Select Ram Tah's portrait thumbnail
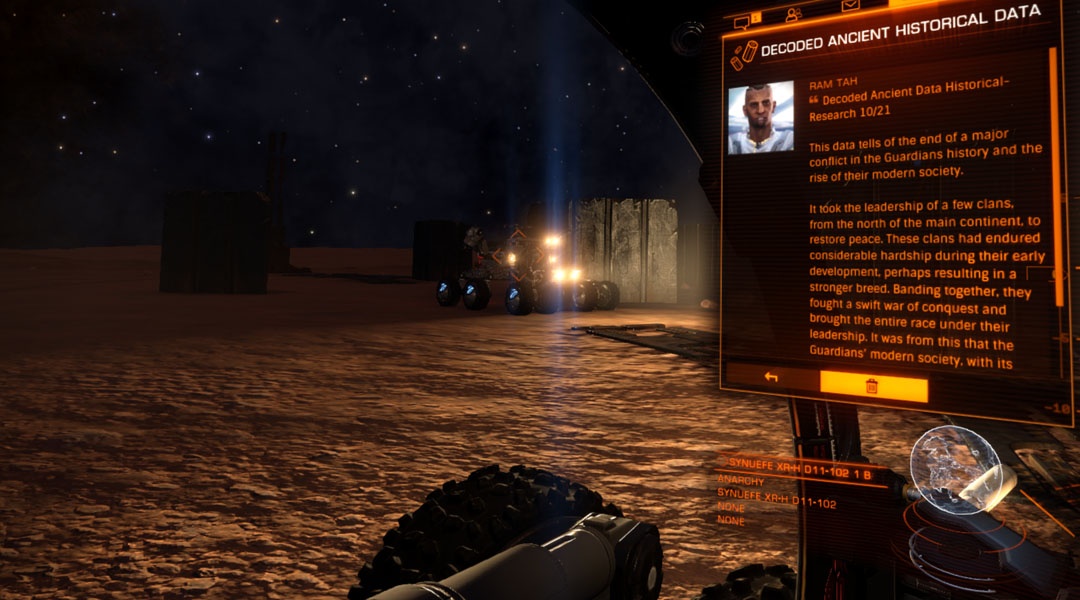 click(x=760, y=117)
